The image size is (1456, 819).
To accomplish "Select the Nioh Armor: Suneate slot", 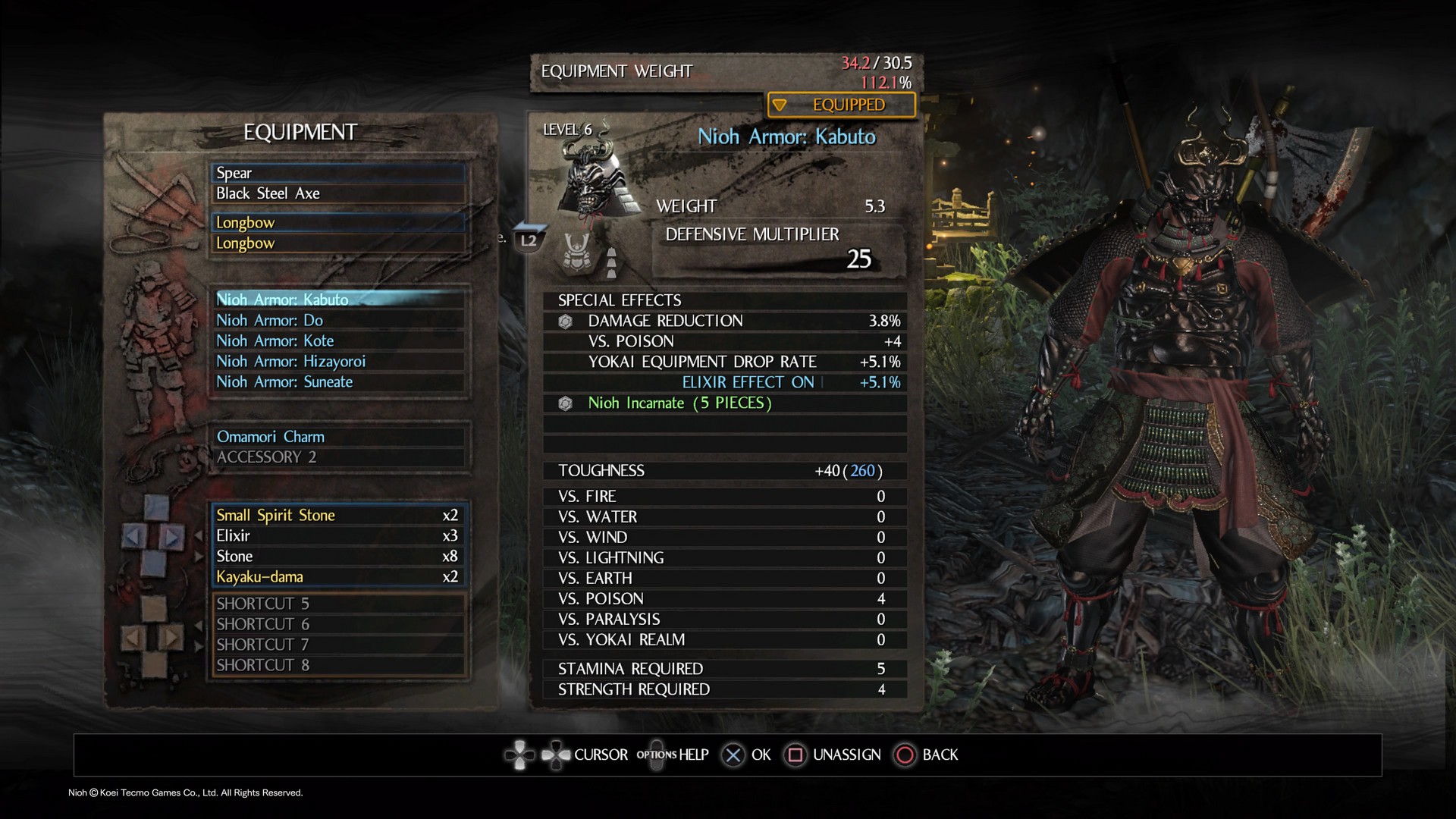I will click(x=338, y=381).
